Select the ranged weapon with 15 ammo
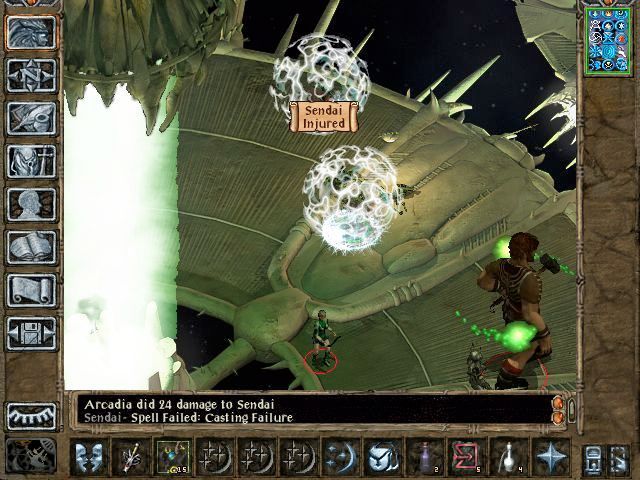 tap(171, 456)
